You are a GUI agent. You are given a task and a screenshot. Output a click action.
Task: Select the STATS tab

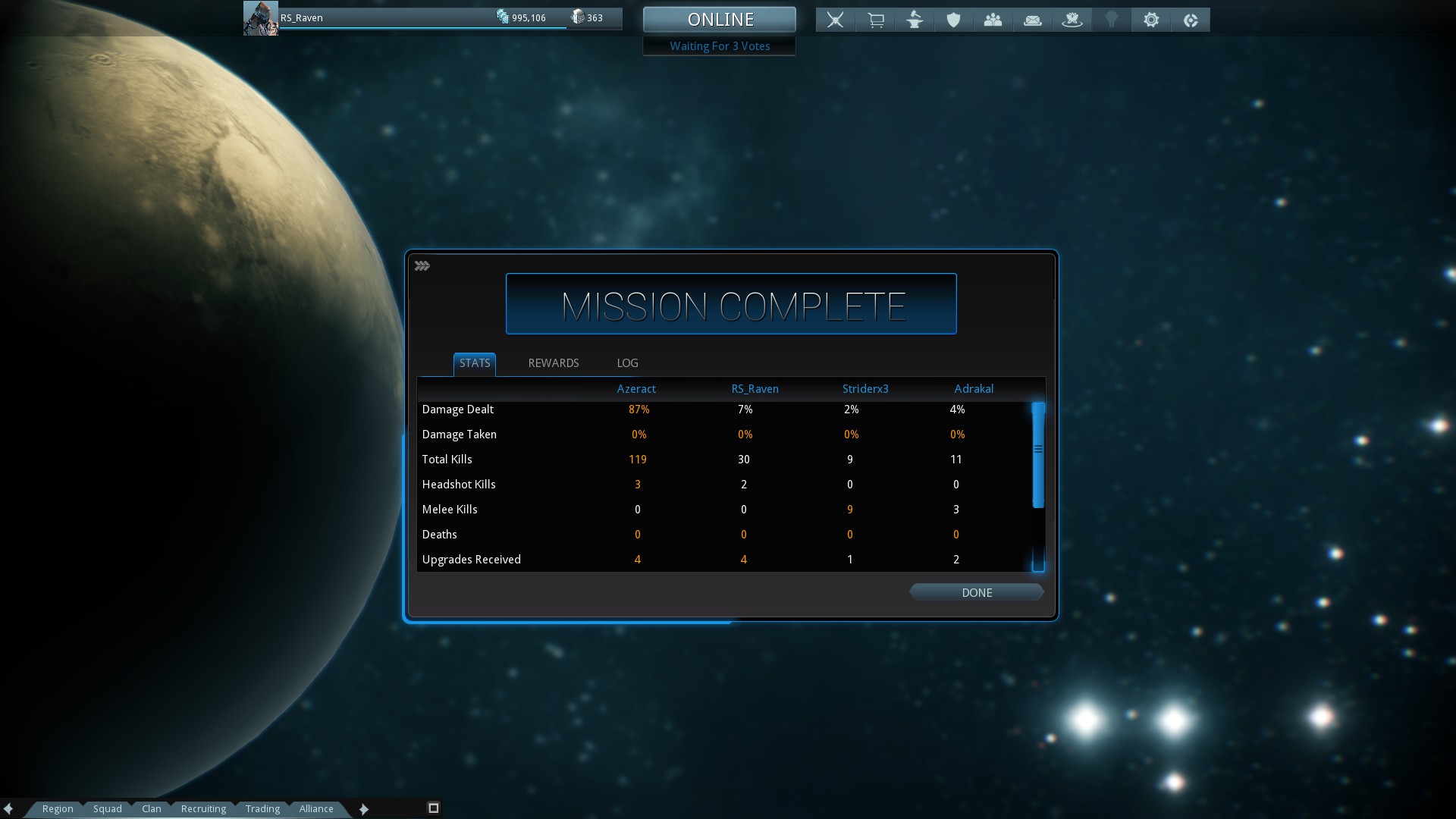click(x=475, y=363)
